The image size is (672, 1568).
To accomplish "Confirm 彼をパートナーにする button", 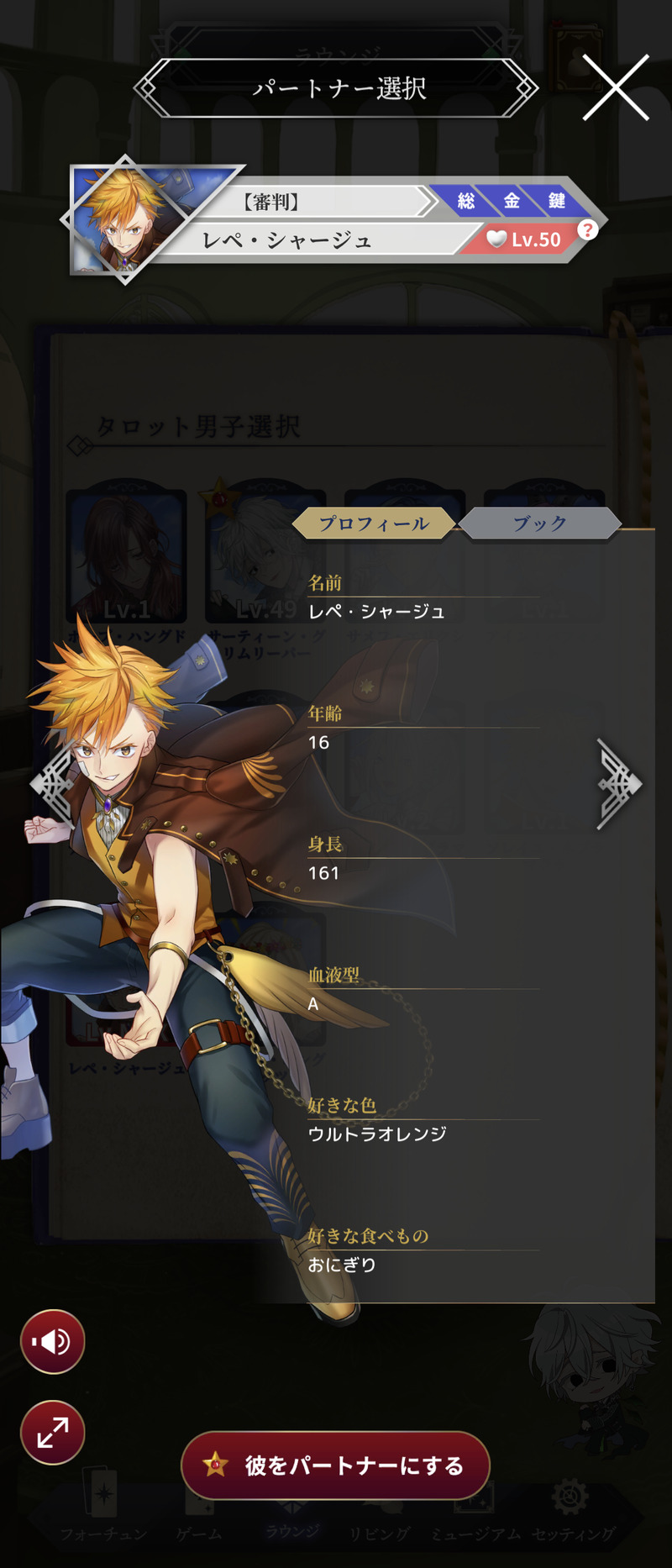I will click(x=336, y=1465).
